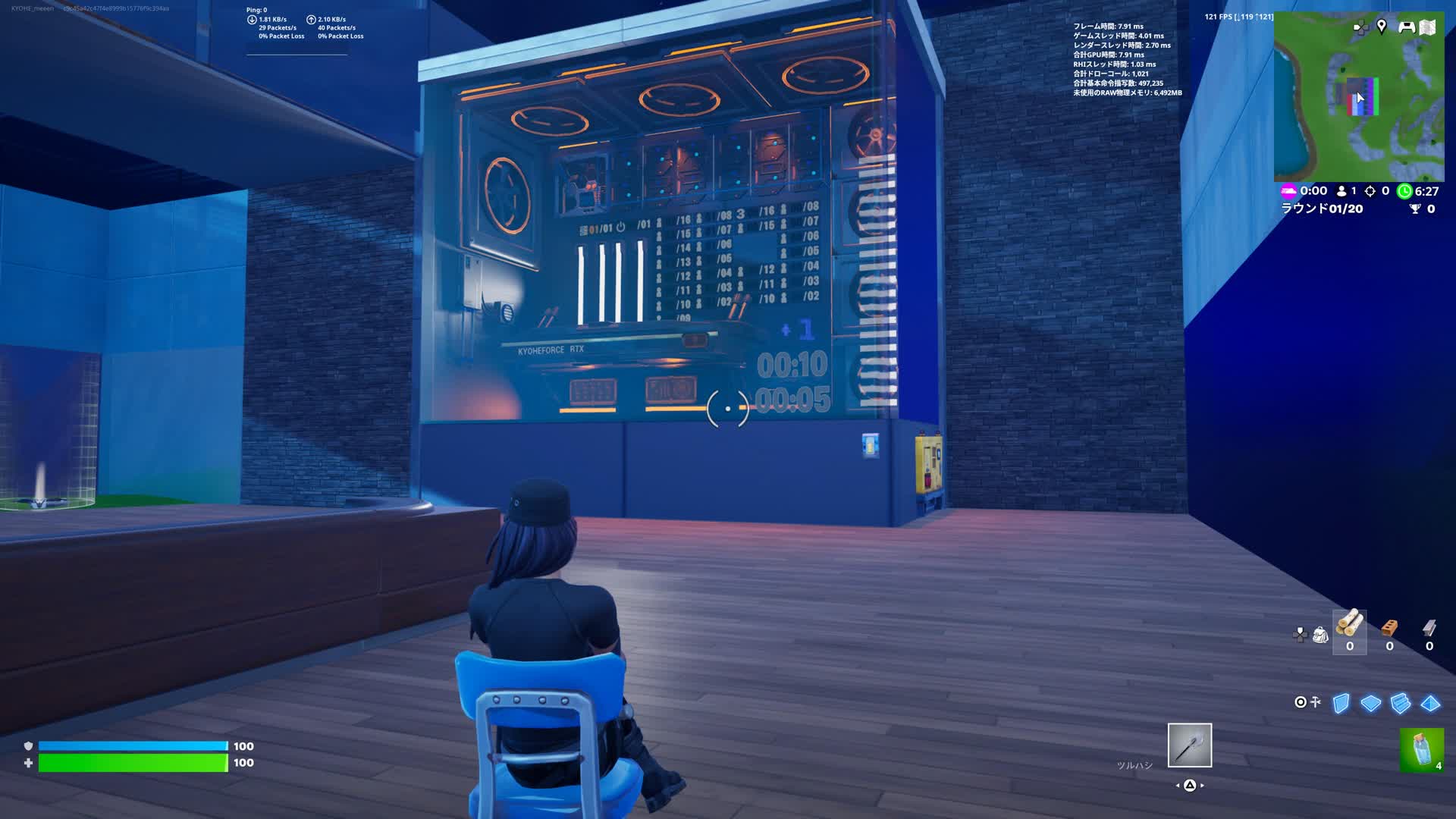Select the wood resource icon
This screenshot has width=1456, height=819.
(1348, 627)
